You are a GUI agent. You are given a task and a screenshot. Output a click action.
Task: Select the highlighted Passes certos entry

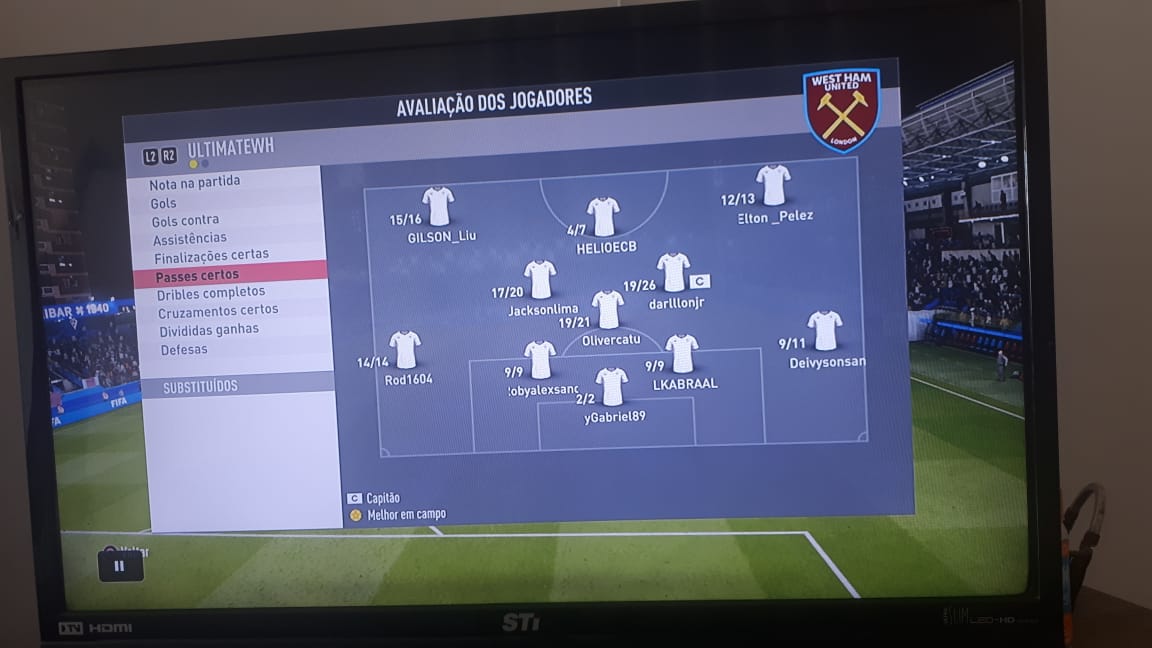pos(197,275)
